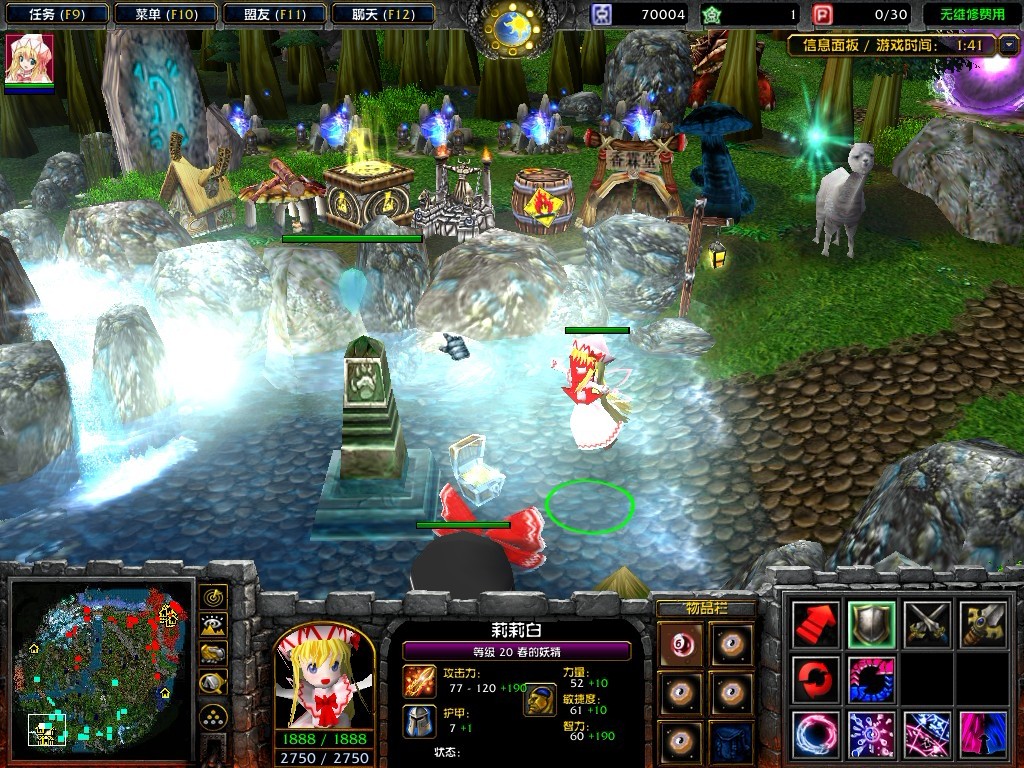The width and height of the screenshot is (1024, 768).
Task: Use the red orb item numbered 6
Action: [681, 642]
